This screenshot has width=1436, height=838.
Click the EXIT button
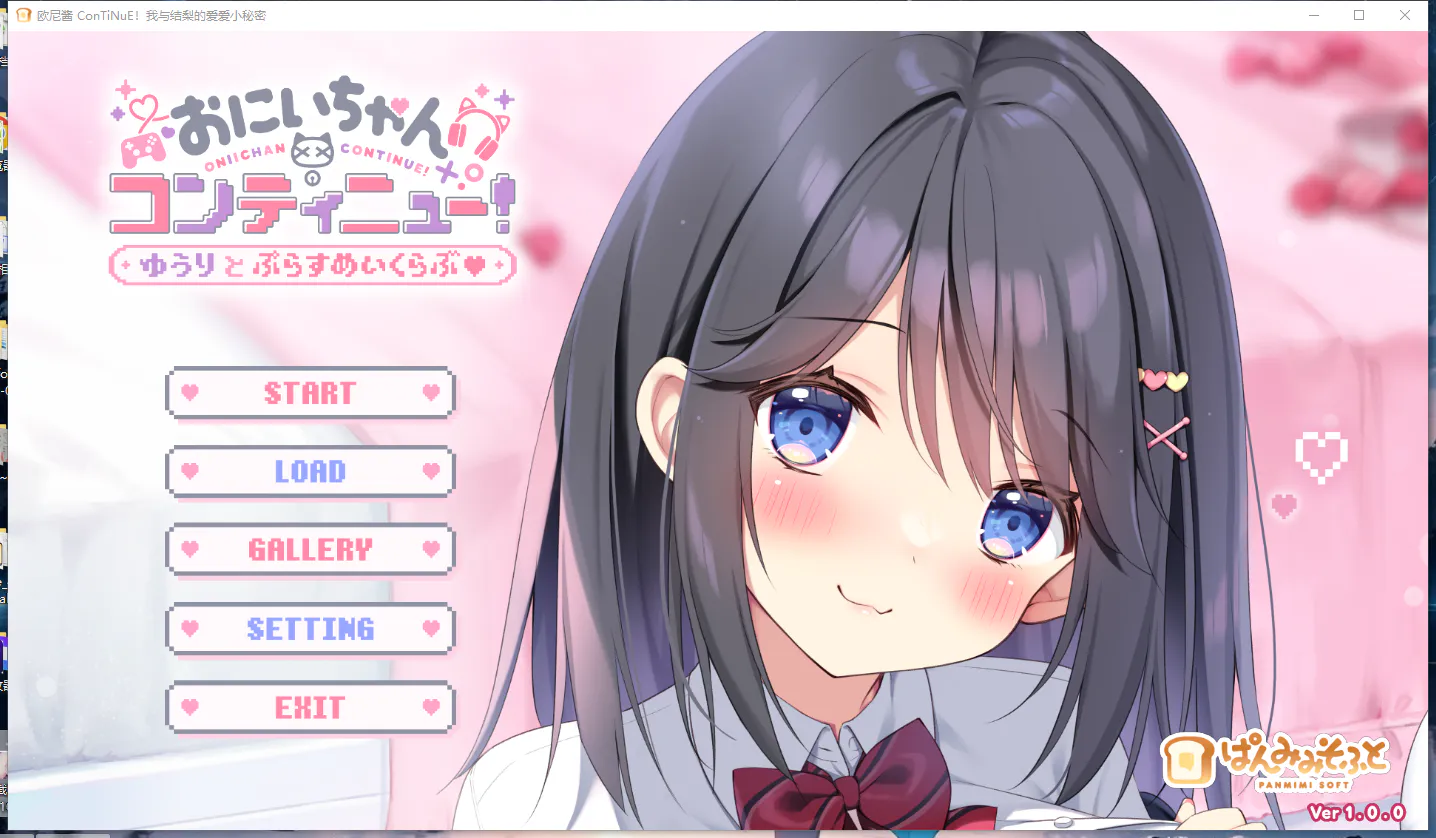pyautogui.click(x=310, y=707)
